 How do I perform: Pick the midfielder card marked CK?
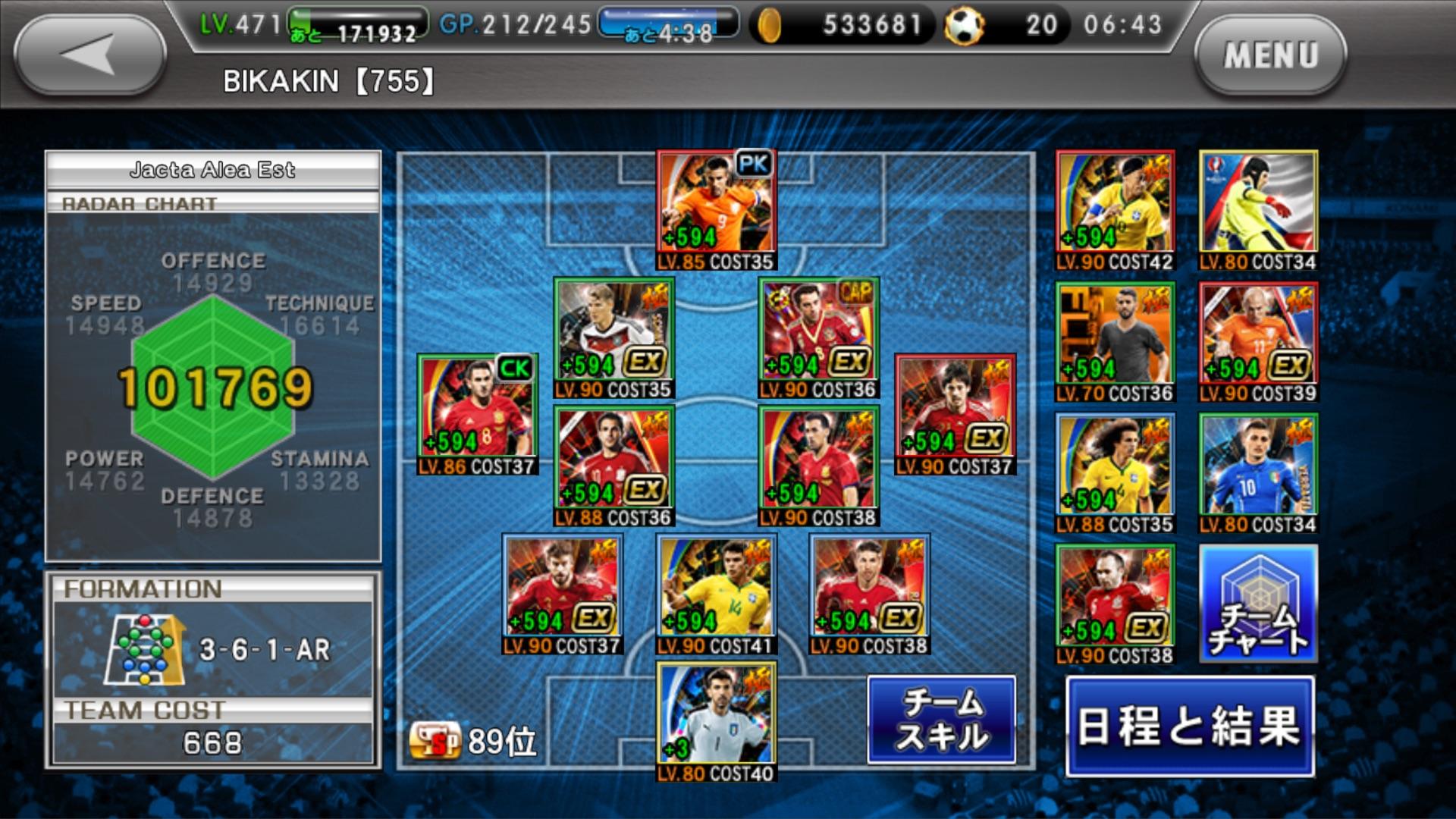pos(477,413)
